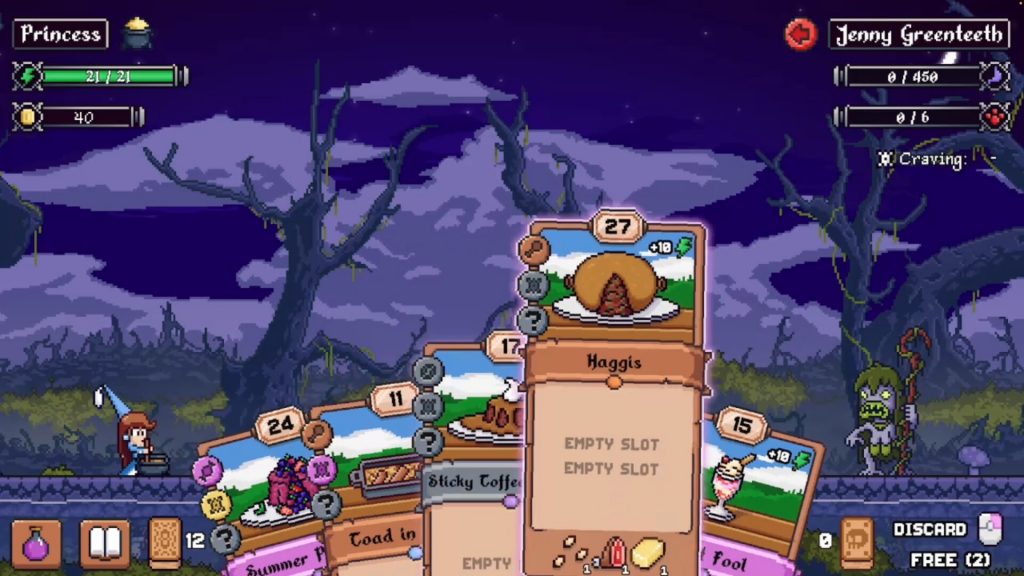
Task: View the draw deck pile
Action: [165, 543]
